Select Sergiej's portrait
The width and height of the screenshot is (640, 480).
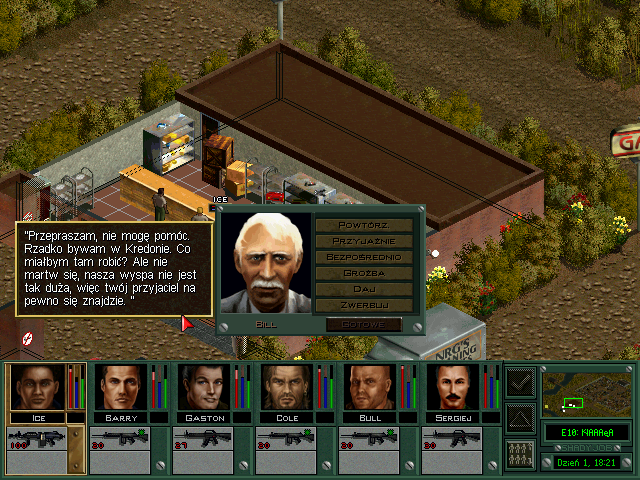point(451,387)
